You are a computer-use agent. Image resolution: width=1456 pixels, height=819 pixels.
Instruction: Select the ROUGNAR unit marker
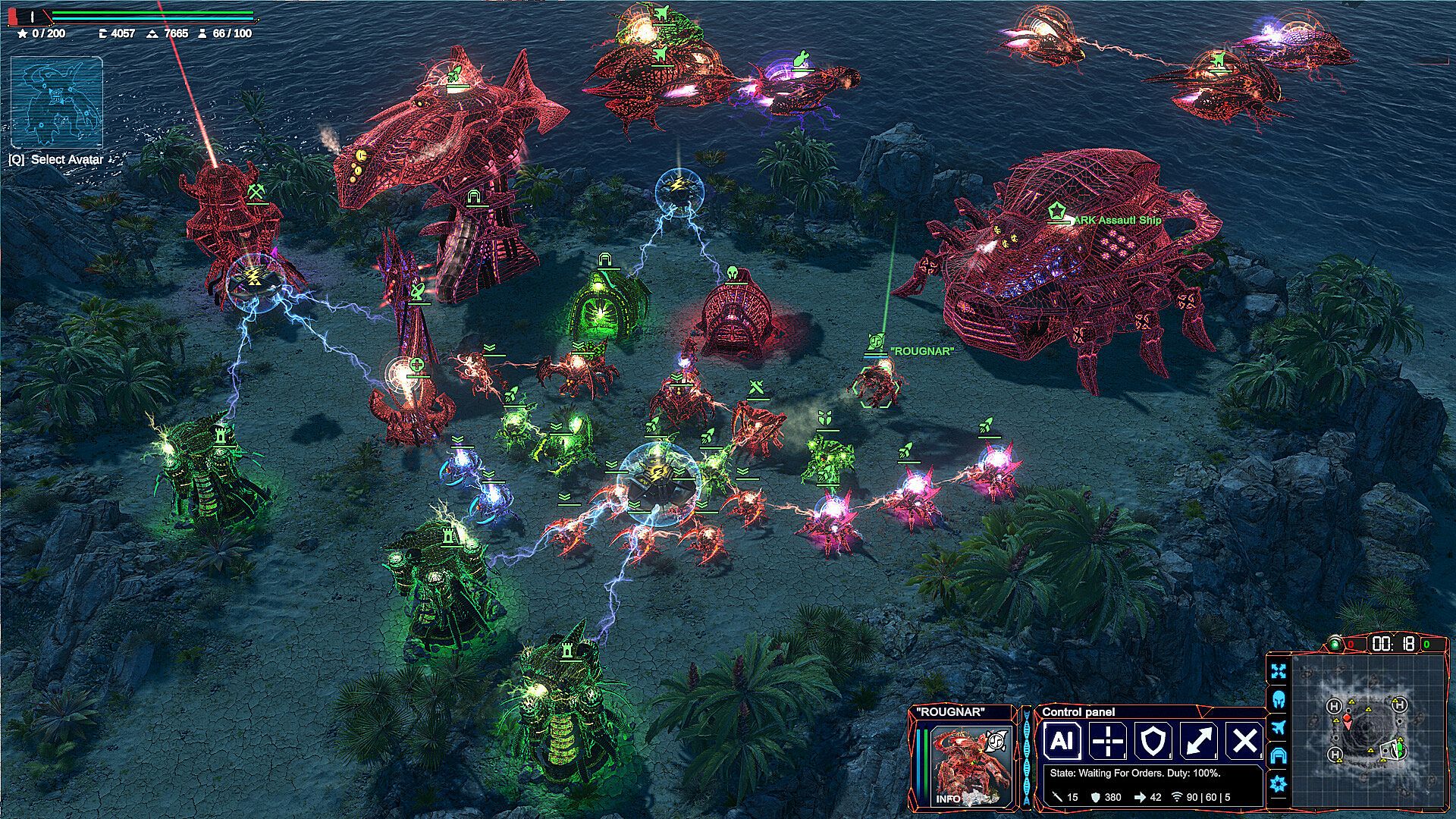pyautogui.click(x=875, y=341)
